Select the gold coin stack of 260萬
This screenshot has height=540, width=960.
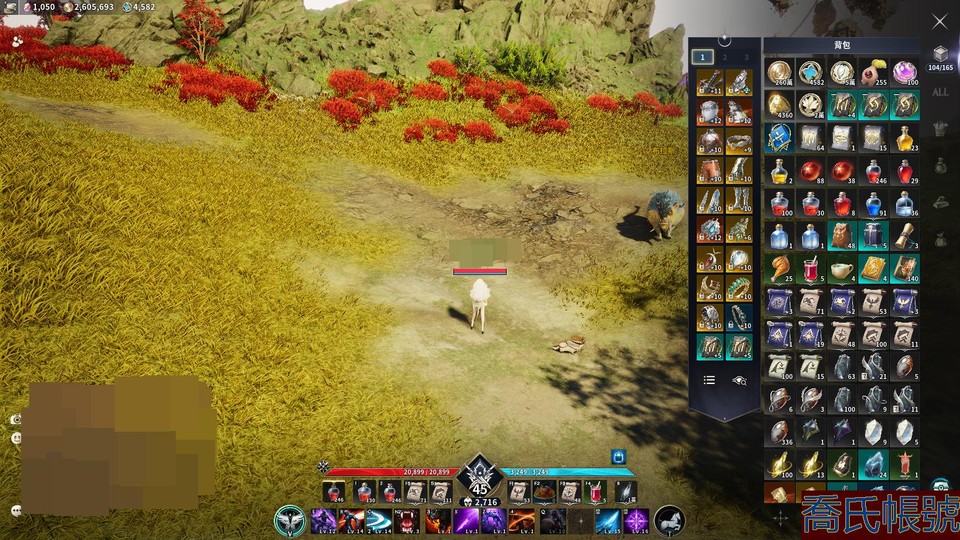pyautogui.click(x=779, y=72)
